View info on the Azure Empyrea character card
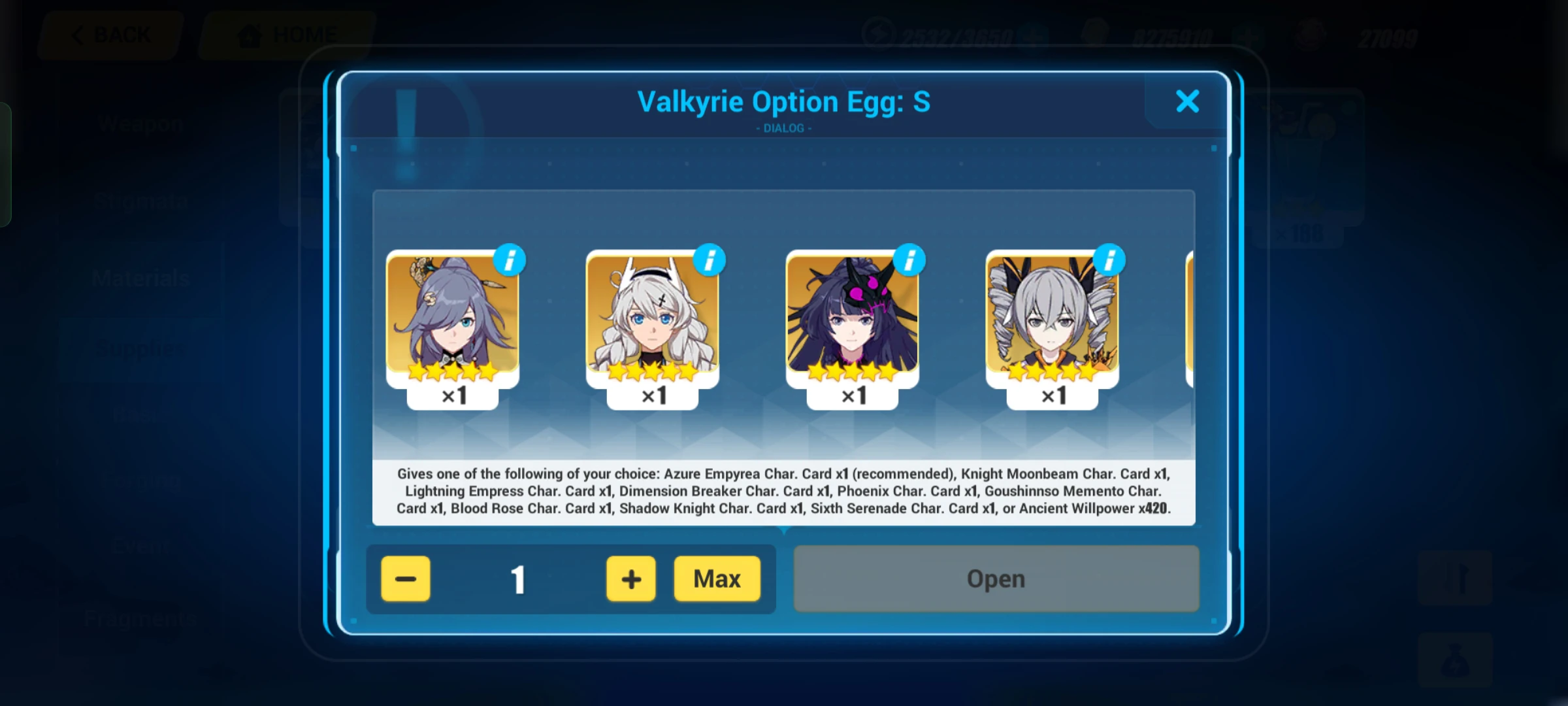 click(x=509, y=260)
